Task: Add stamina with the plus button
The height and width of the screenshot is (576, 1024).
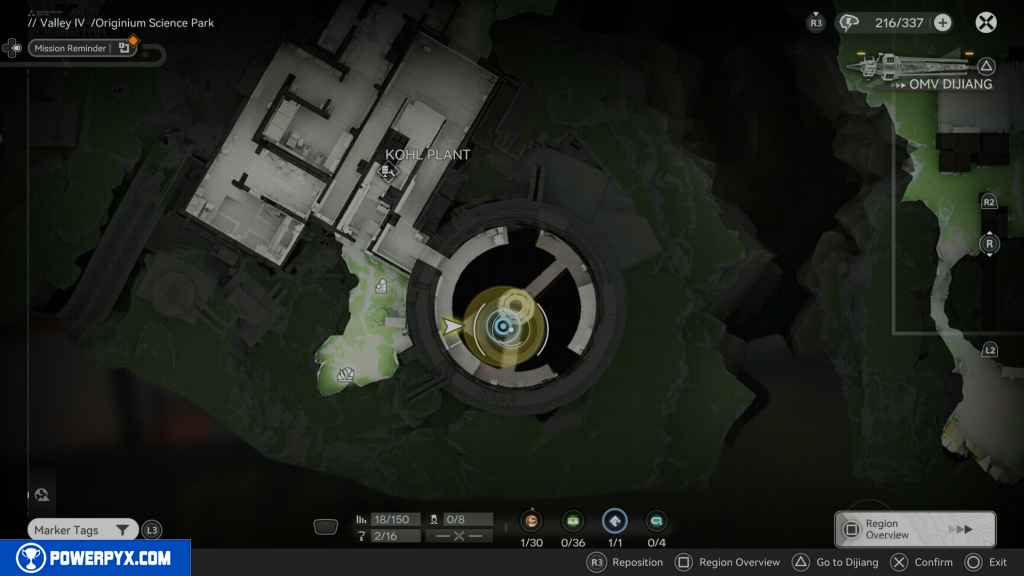Action: [942, 23]
